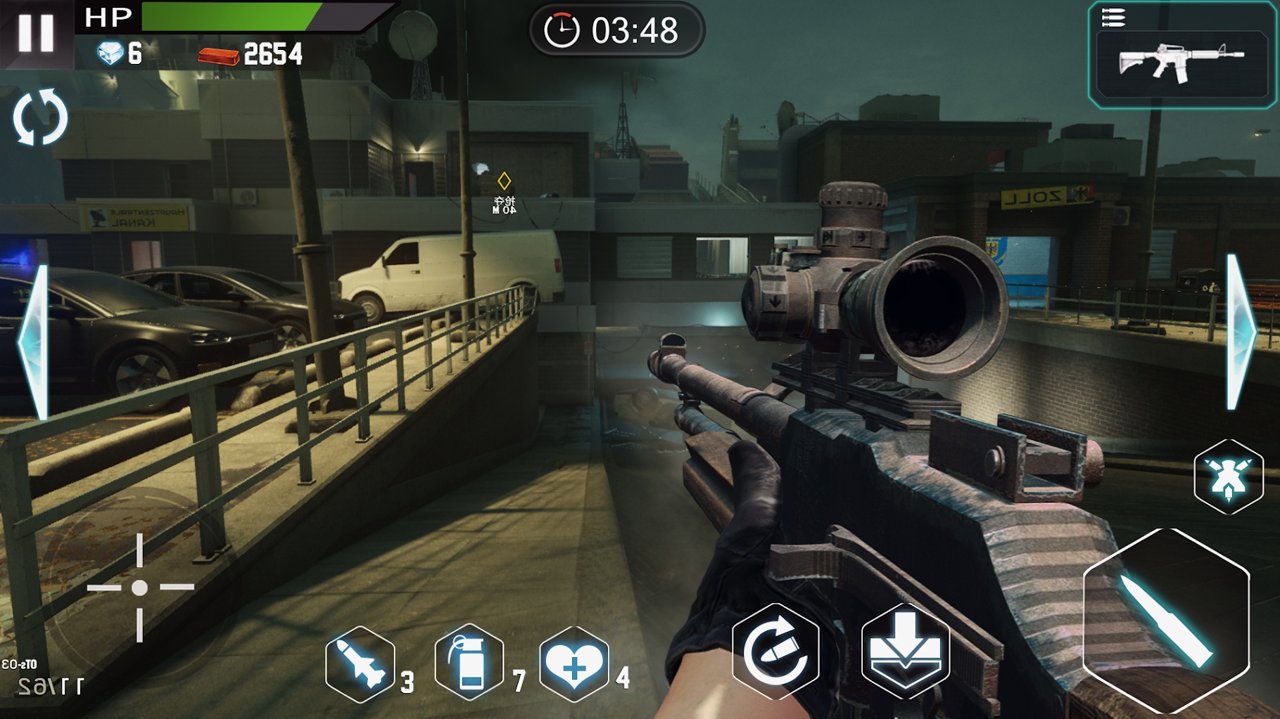Move to cover on the left arrow
1280x719 pixels.
[x=34, y=342]
